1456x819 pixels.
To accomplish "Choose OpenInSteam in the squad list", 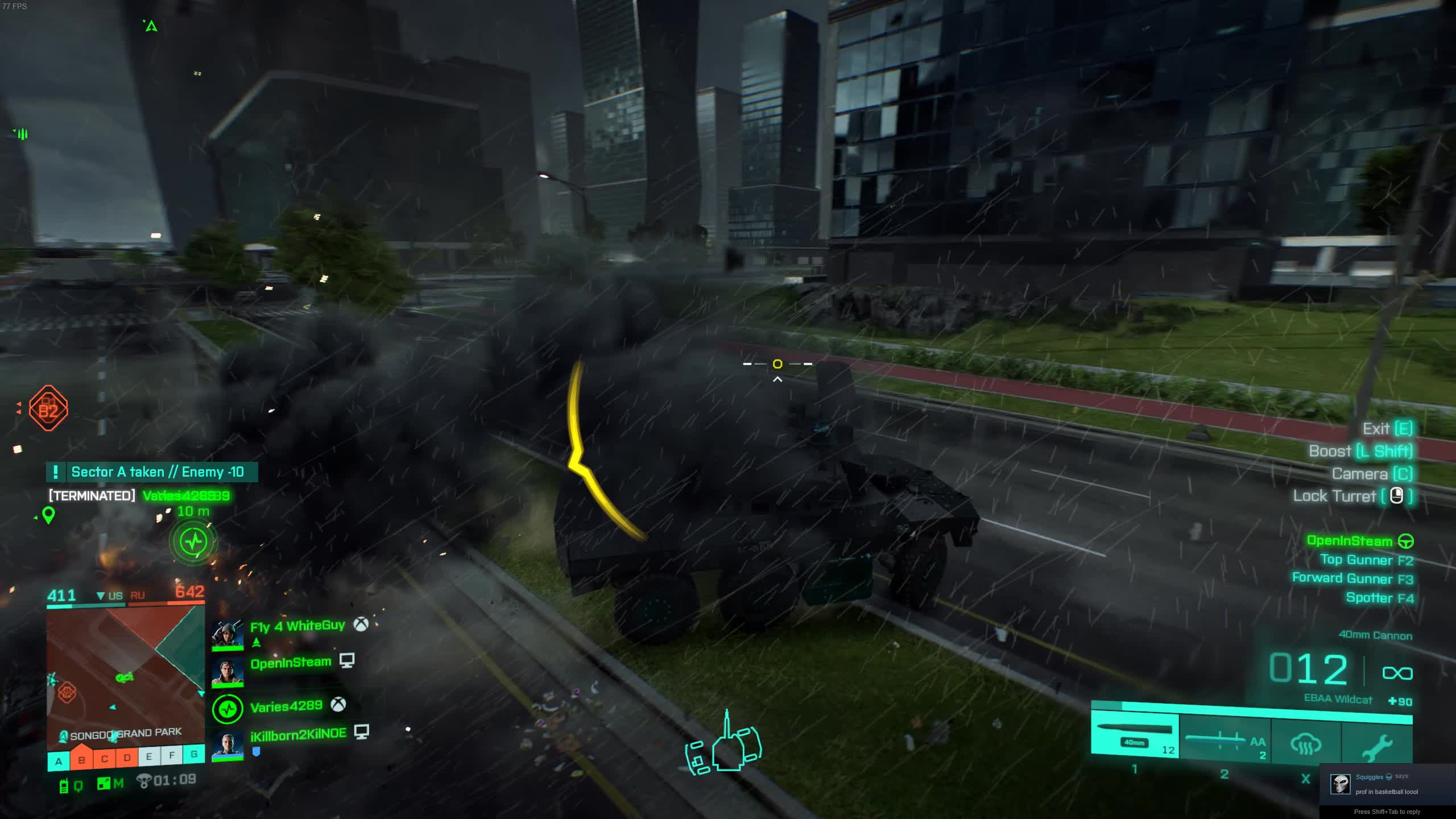I will (290, 663).
